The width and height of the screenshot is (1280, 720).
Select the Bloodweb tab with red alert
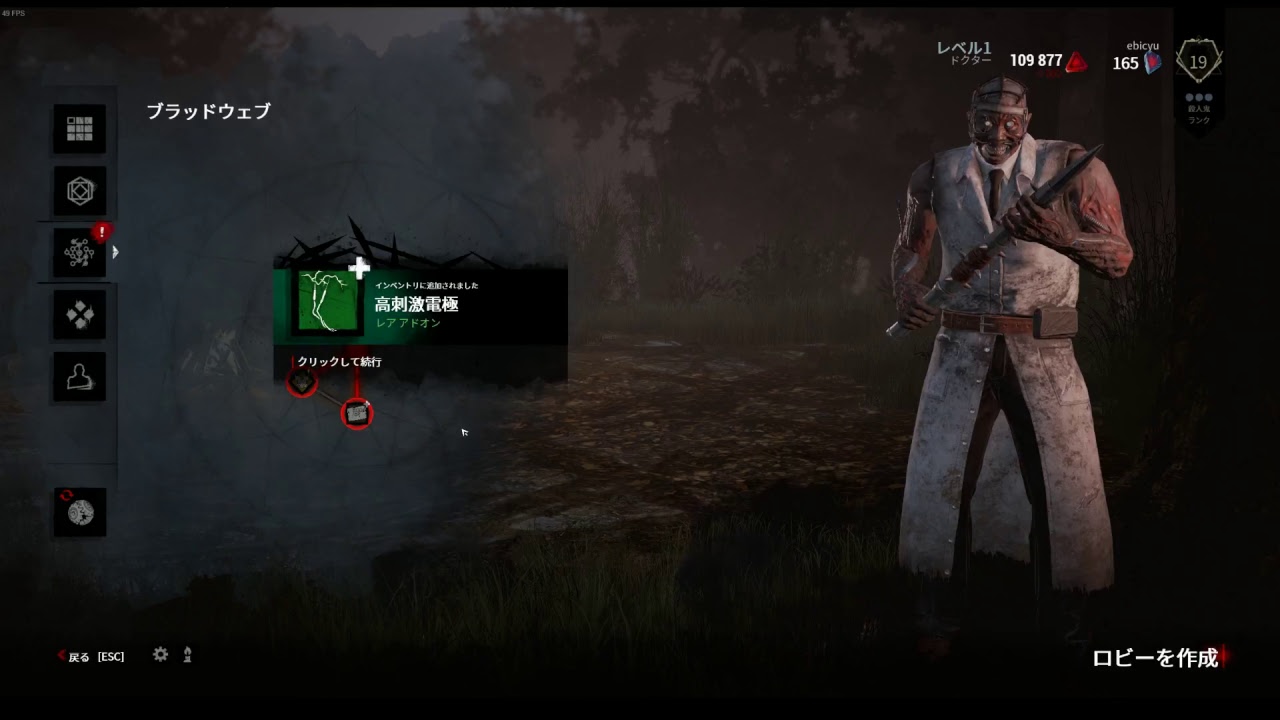click(x=80, y=253)
